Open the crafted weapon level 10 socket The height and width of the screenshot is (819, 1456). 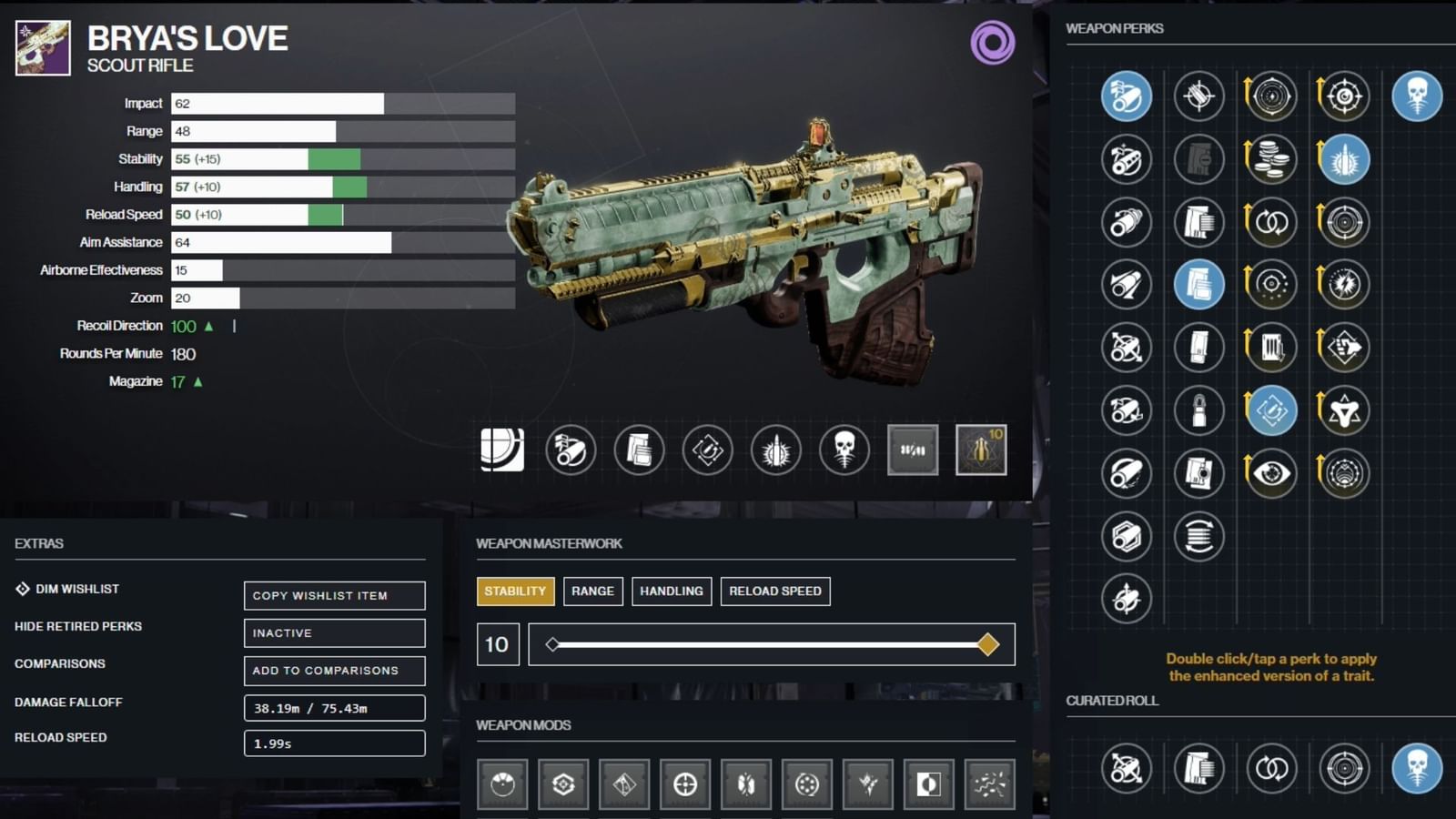point(983,450)
